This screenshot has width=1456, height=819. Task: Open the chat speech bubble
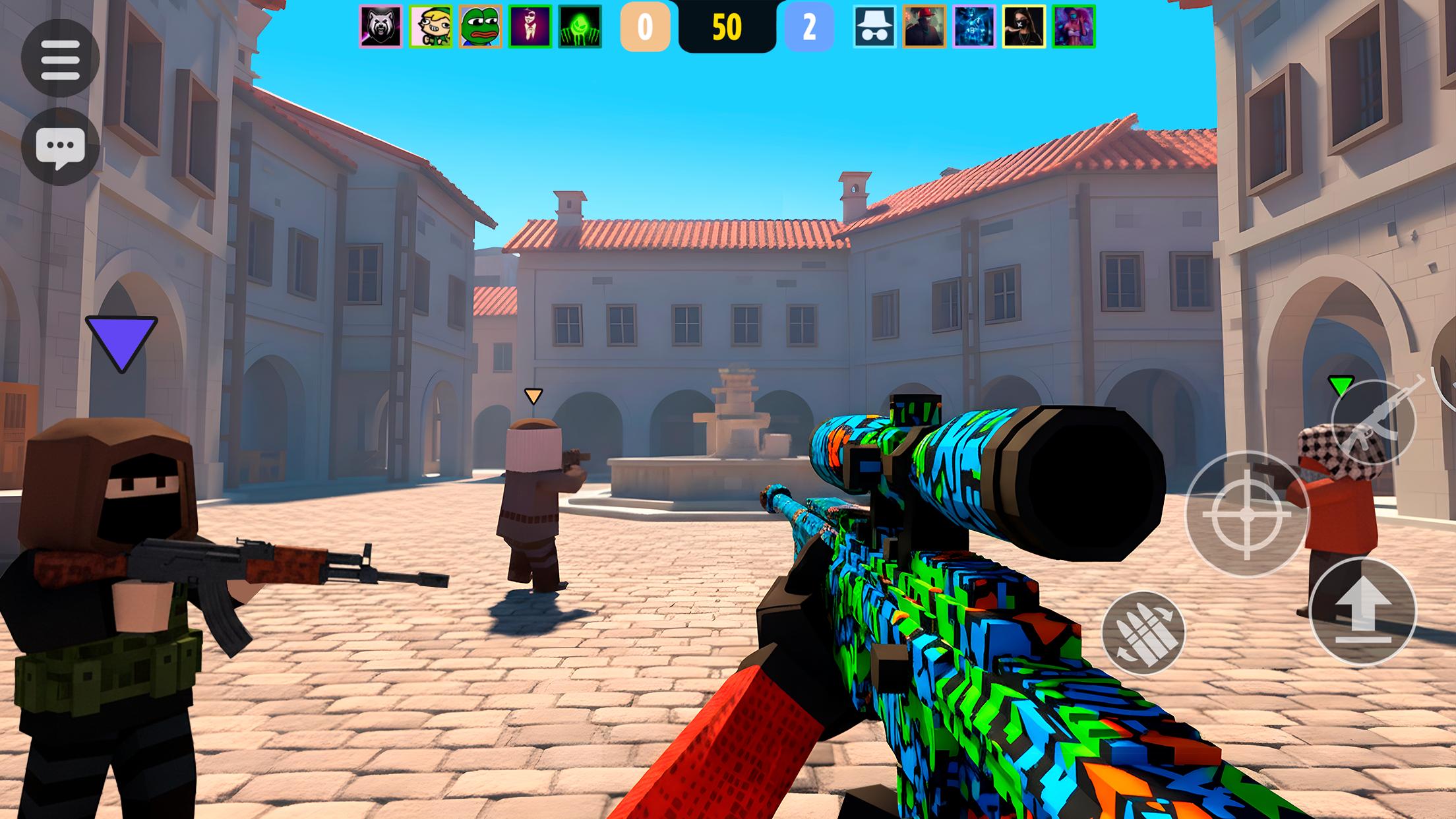(60, 146)
